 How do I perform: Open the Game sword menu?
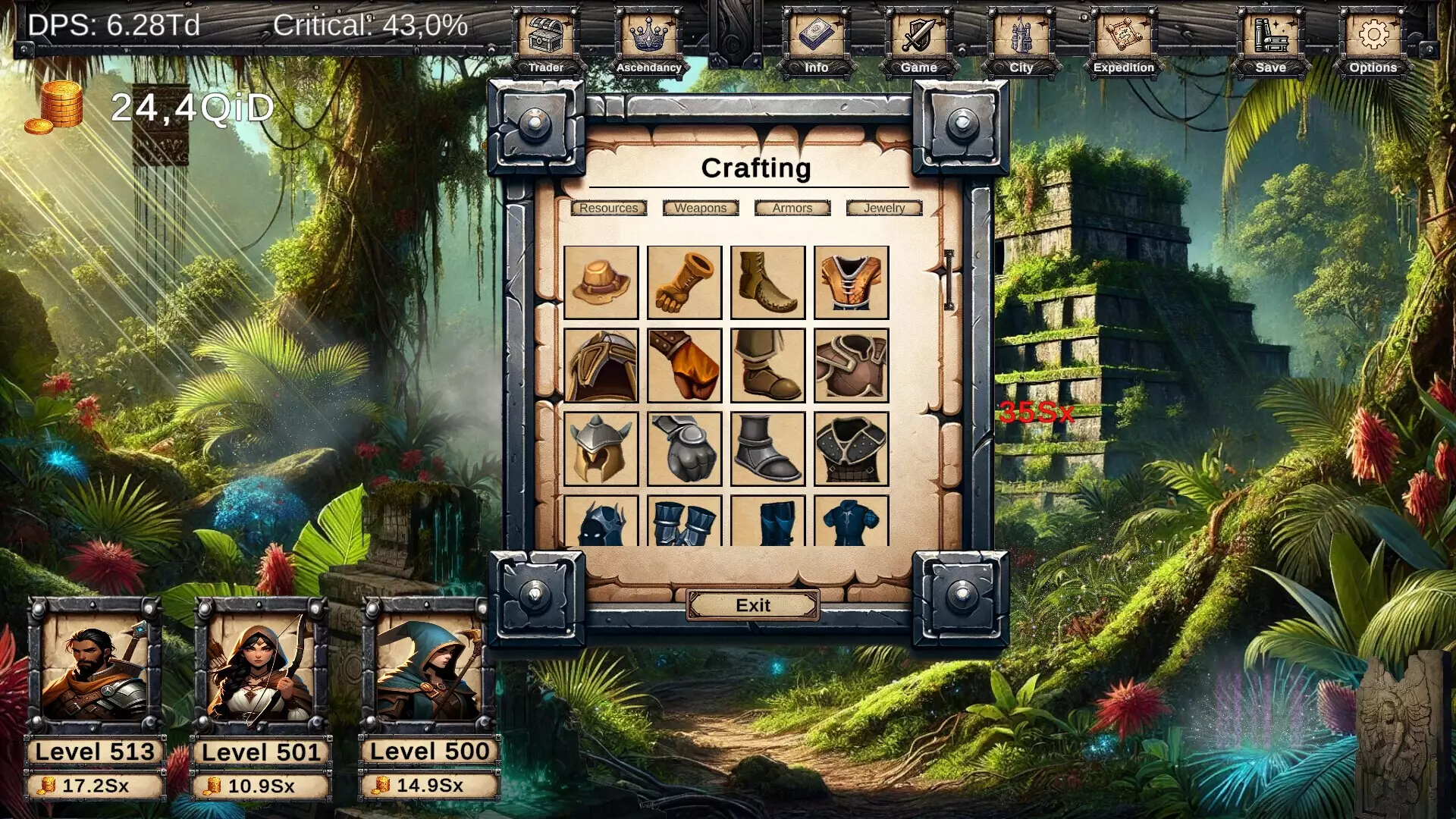[918, 34]
